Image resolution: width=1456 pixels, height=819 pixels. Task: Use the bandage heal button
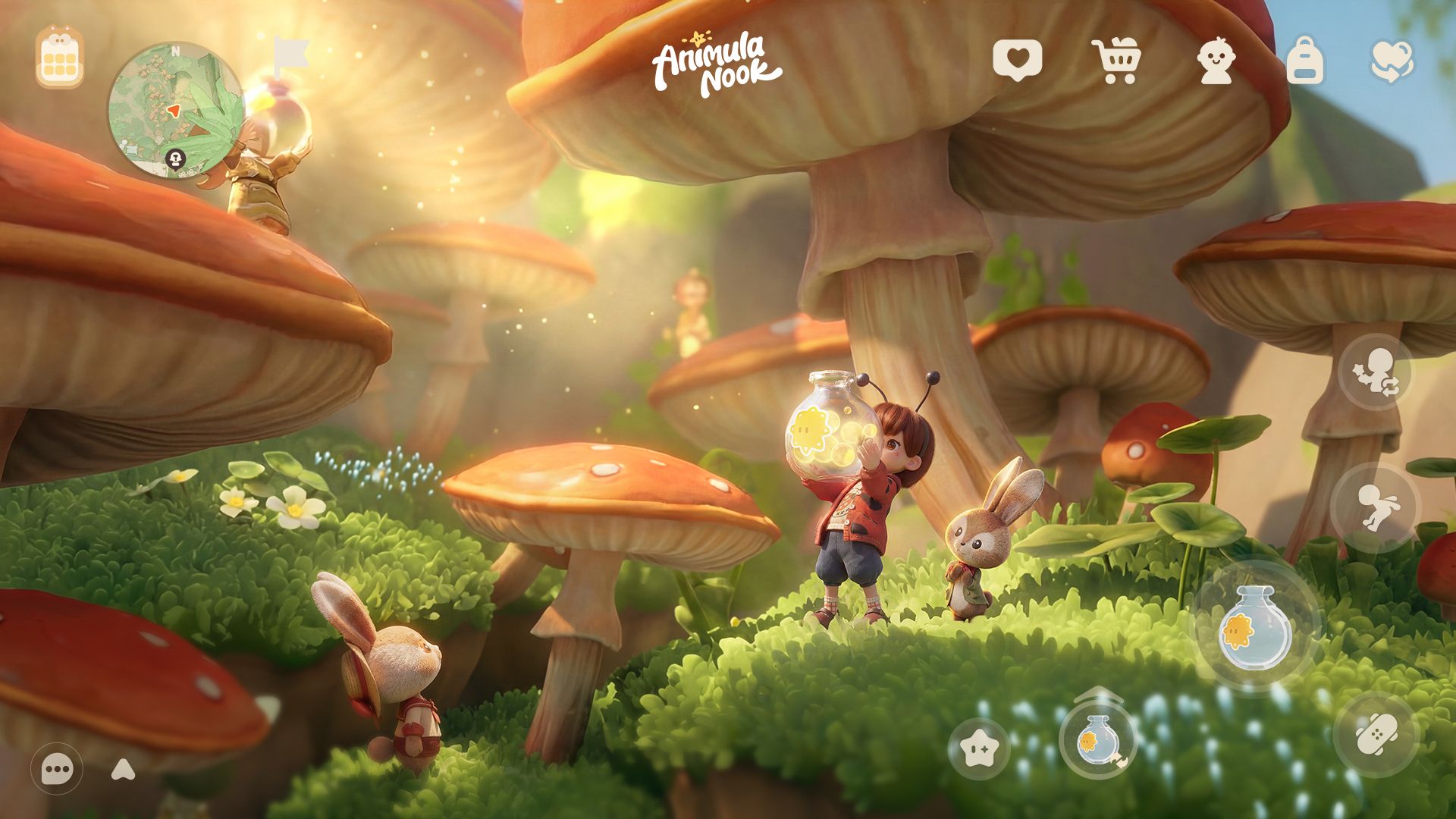pyautogui.click(x=1376, y=734)
